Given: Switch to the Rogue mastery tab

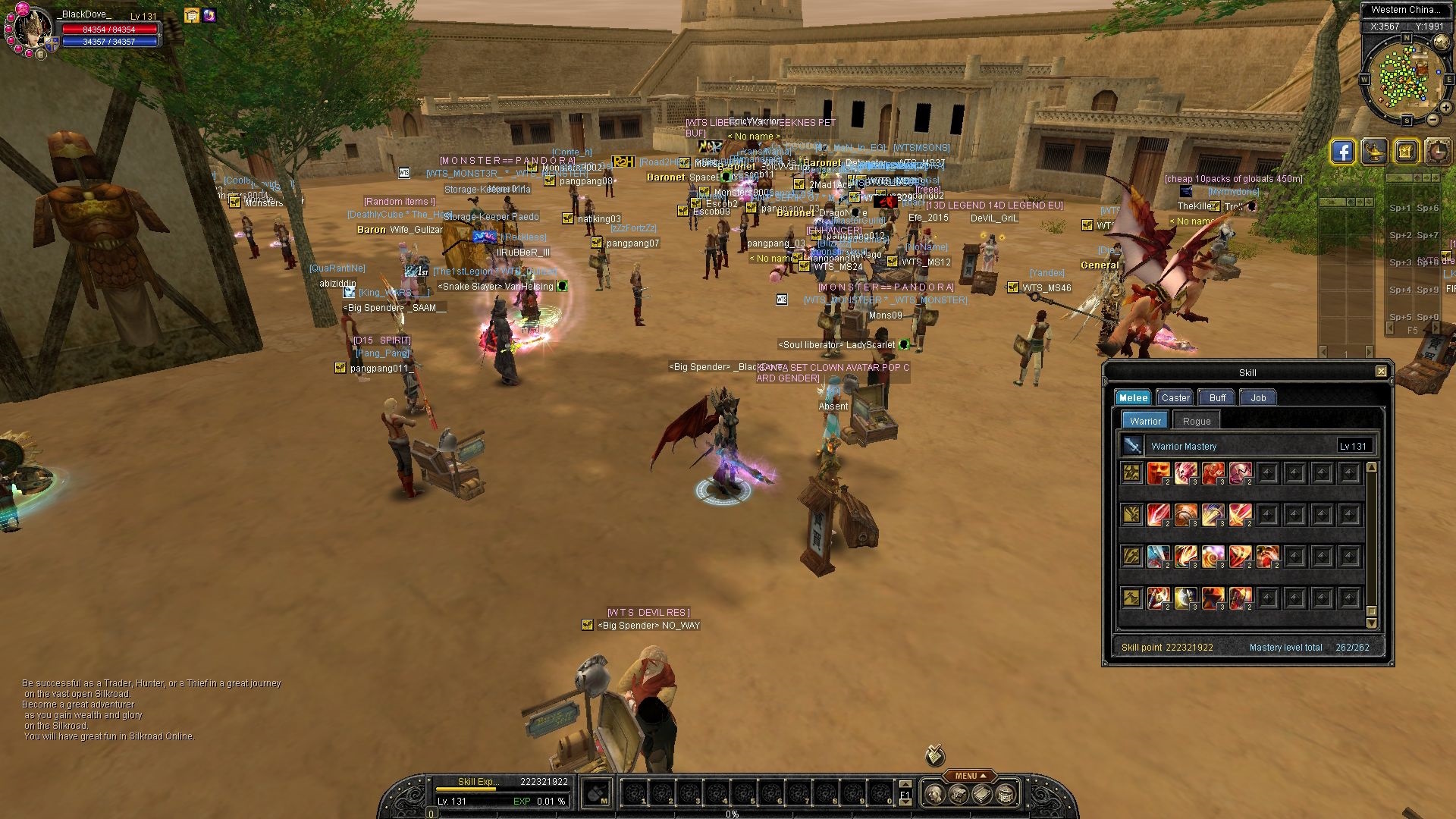Looking at the screenshot, I should (x=1197, y=421).
